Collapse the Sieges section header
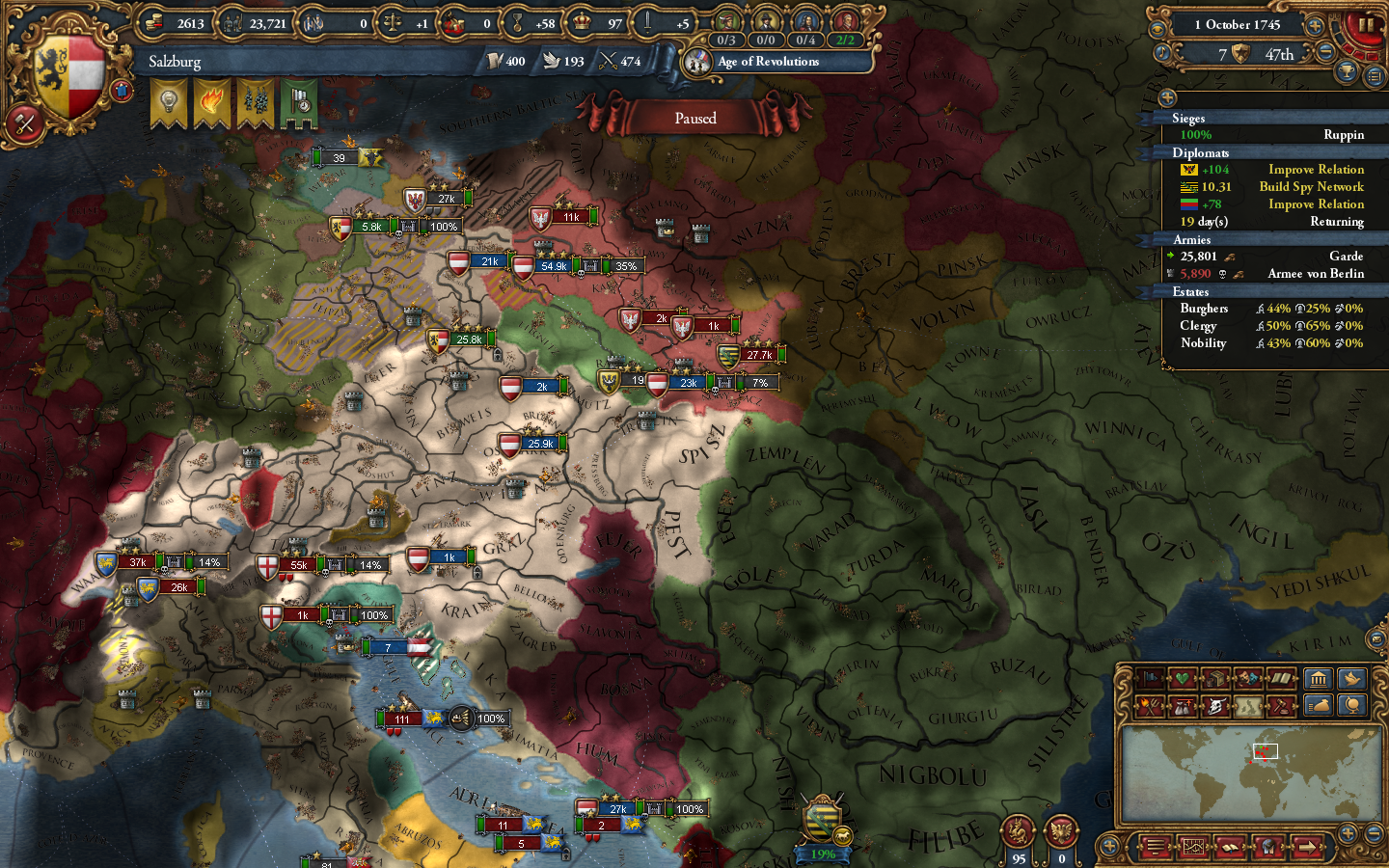Screen dimensions: 1389x868 coord(1193,119)
